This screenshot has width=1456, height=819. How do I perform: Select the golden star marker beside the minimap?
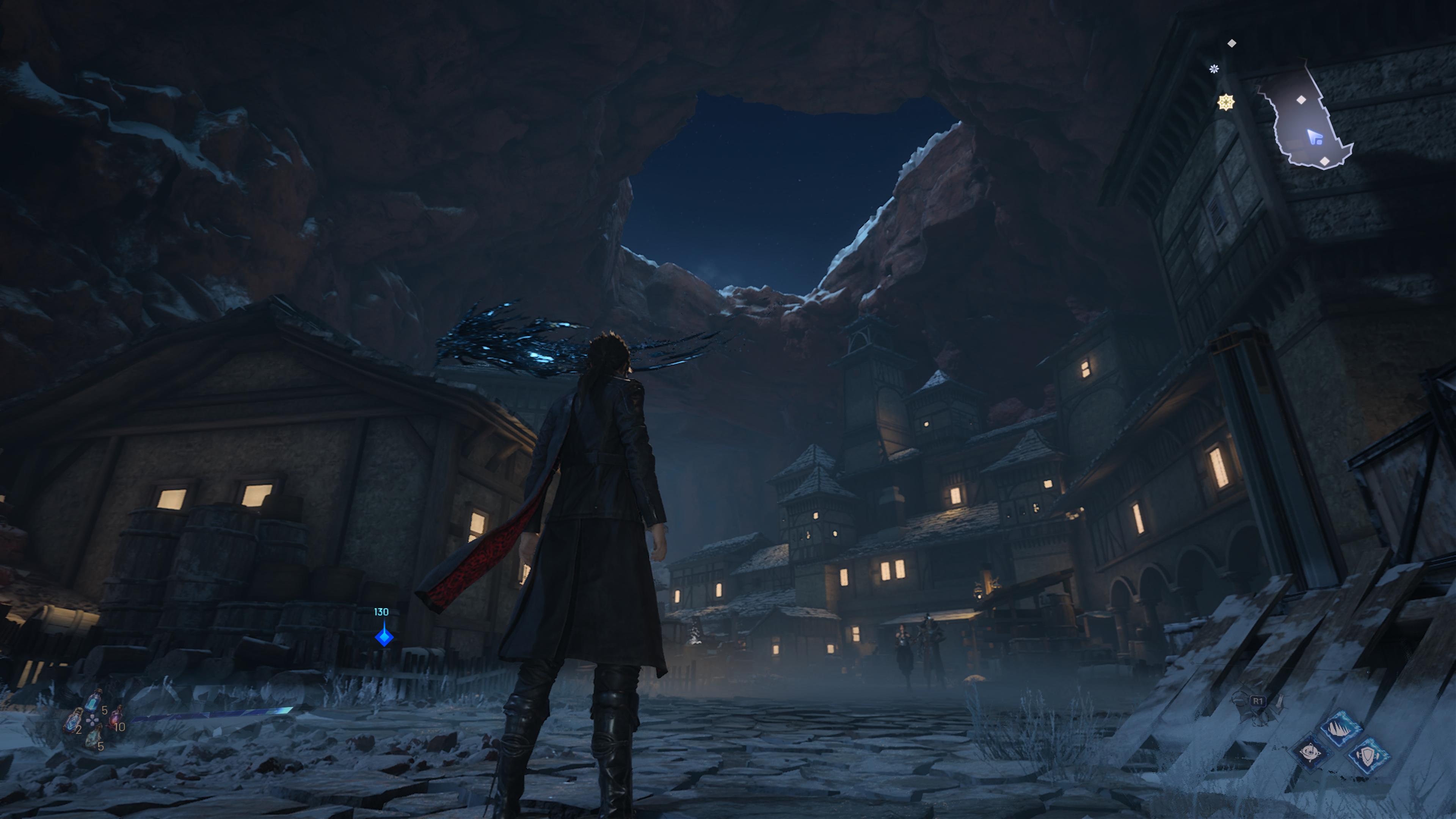1225,102
